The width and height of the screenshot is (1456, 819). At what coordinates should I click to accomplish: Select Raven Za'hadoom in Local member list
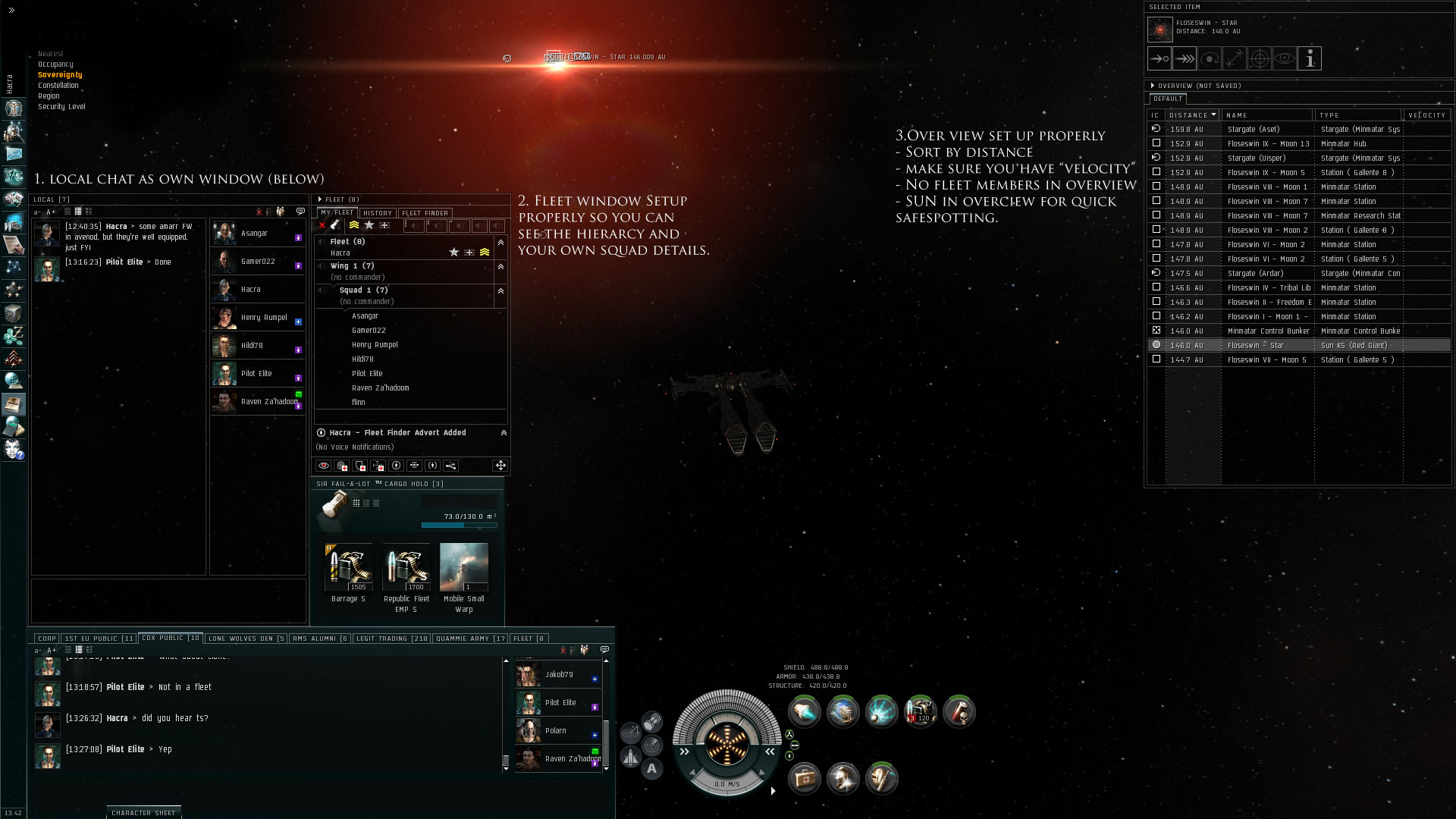(x=268, y=402)
